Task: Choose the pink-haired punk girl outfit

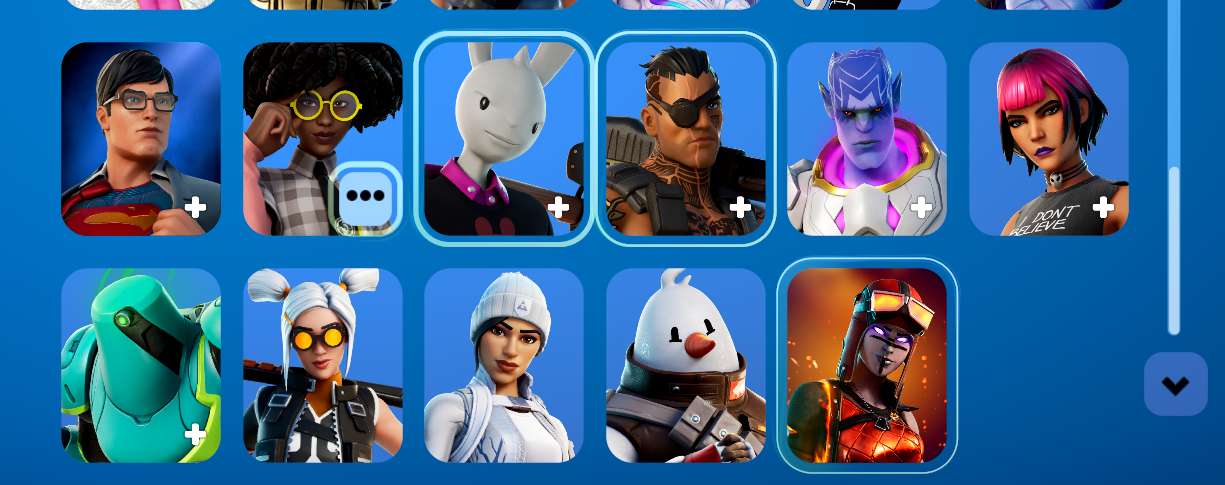Action: pos(1048,138)
